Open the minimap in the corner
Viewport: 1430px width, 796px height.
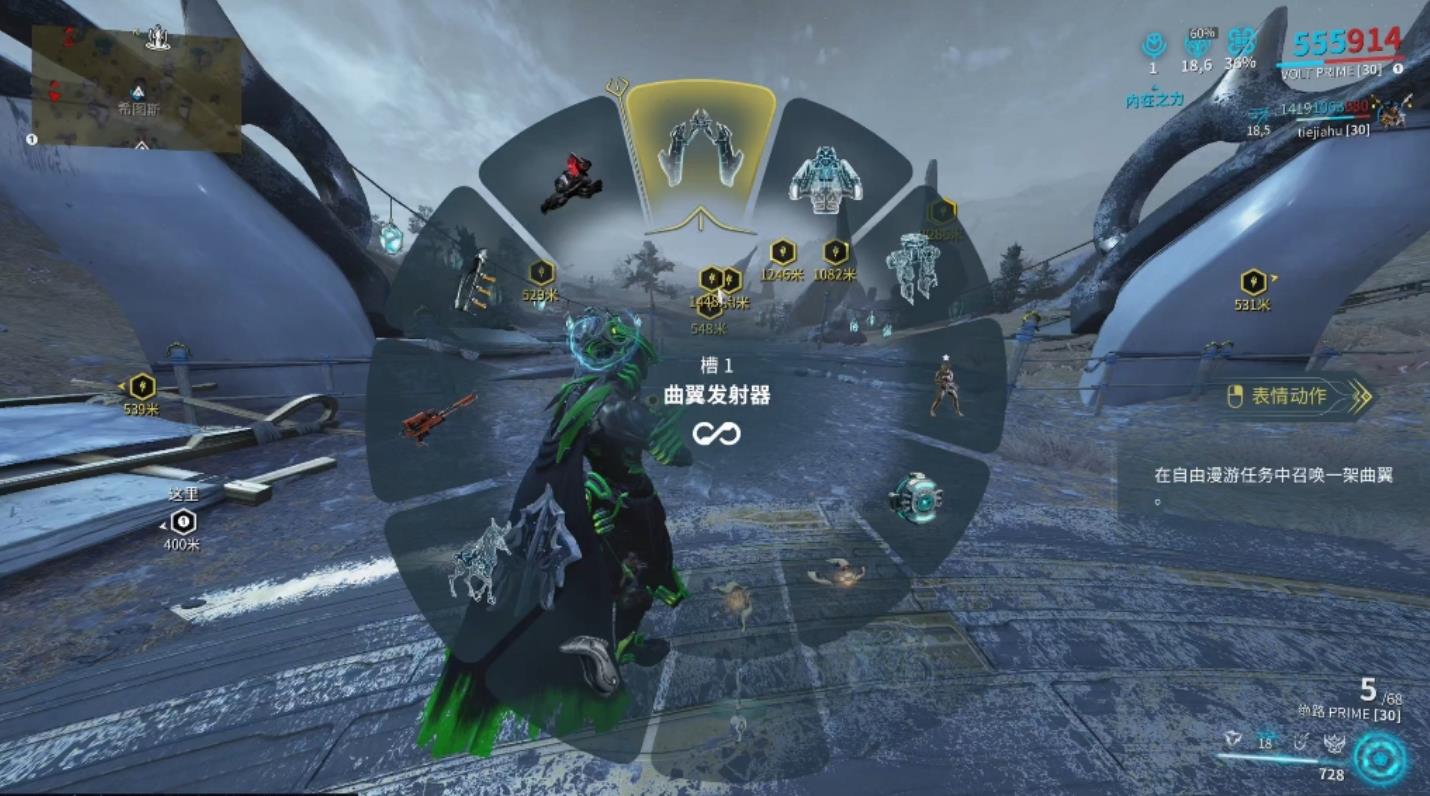click(x=136, y=88)
